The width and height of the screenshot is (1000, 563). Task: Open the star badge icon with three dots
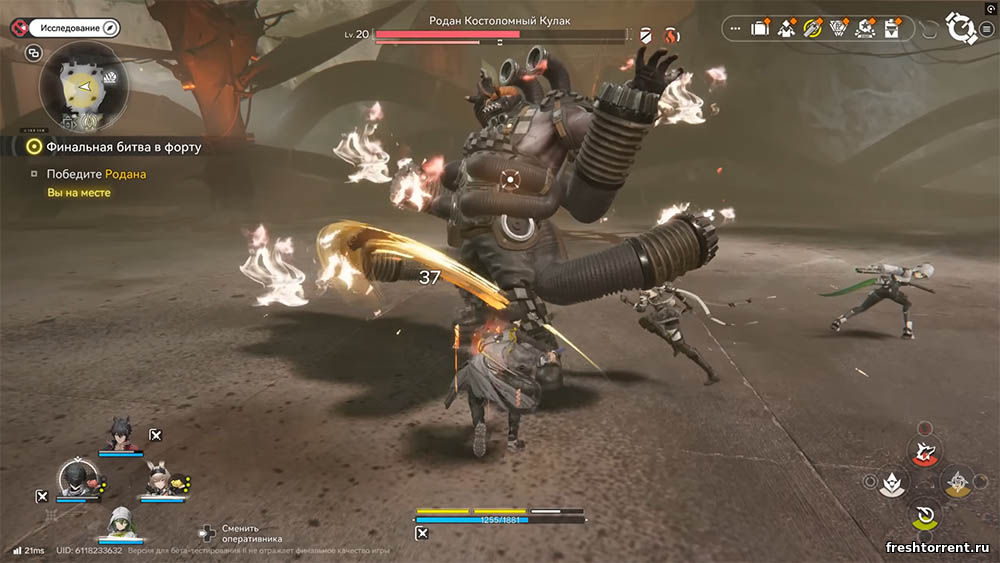tap(864, 29)
